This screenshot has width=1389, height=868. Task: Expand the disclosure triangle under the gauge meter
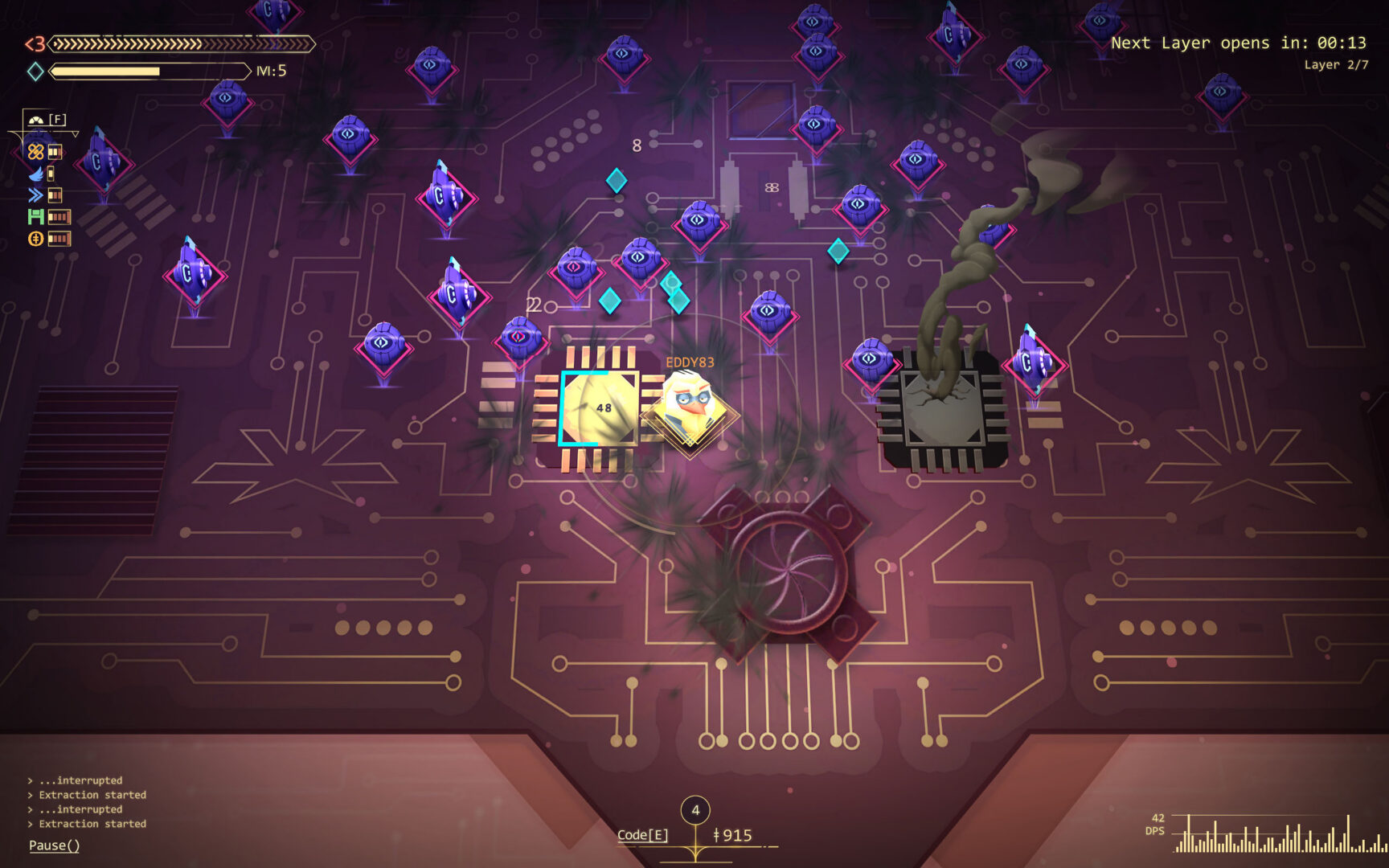click(x=75, y=133)
